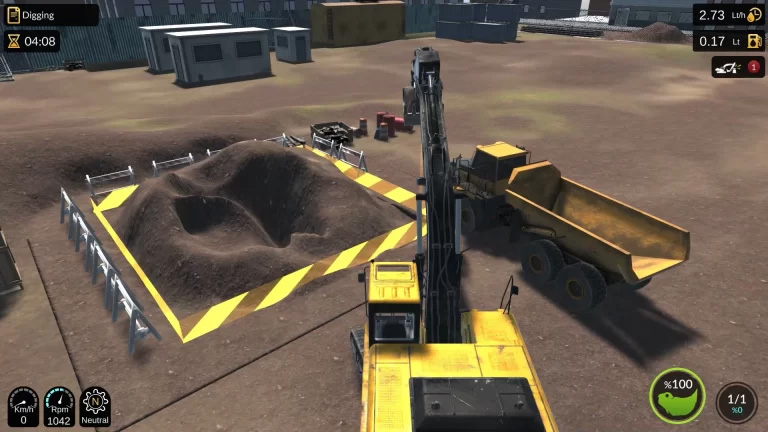Click the 1/1 truck load counter circle
Viewport: 768px width, 432px height.
(736, 402)
